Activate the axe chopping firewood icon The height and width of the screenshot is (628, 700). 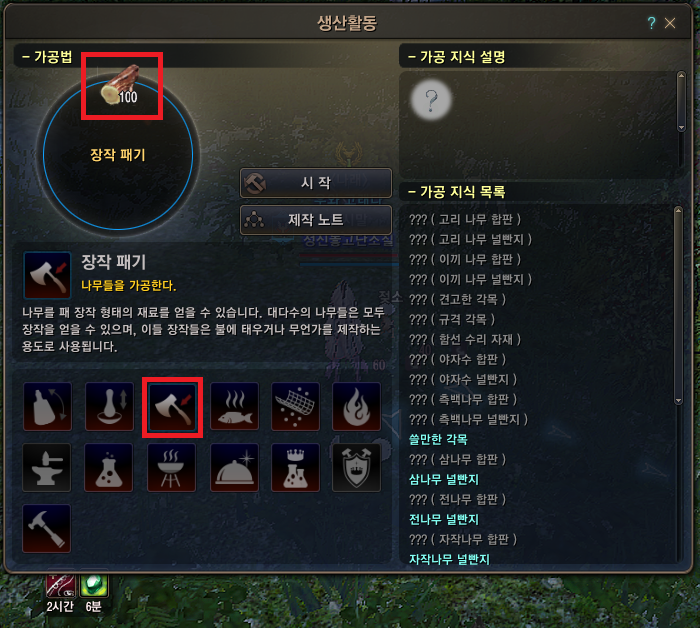172,406
